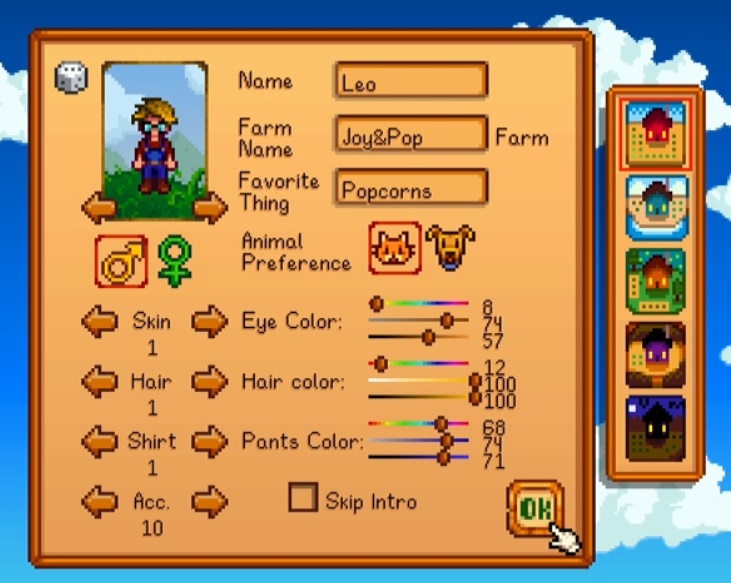Advance to the next Shirt
This screenshot has width=731, height=583.
tap(209, 441)
